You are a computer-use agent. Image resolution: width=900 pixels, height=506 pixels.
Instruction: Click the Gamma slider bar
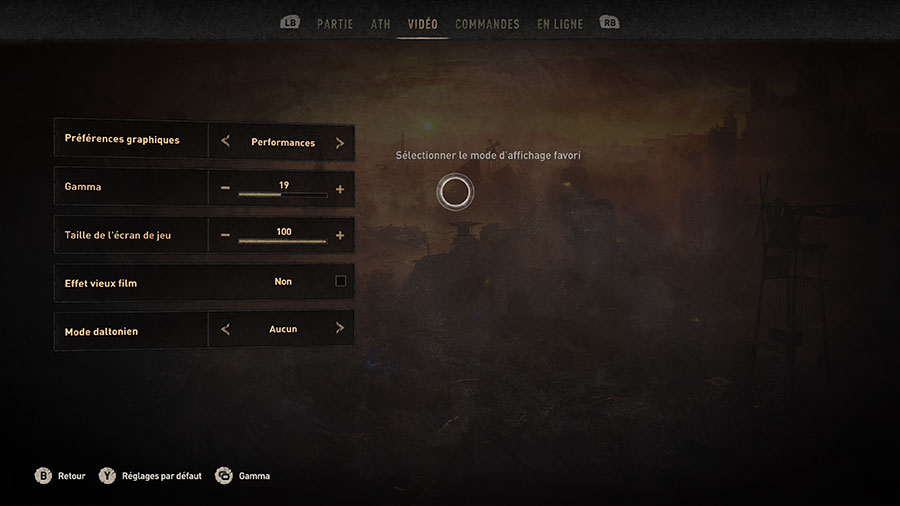[x=283, y=194]
